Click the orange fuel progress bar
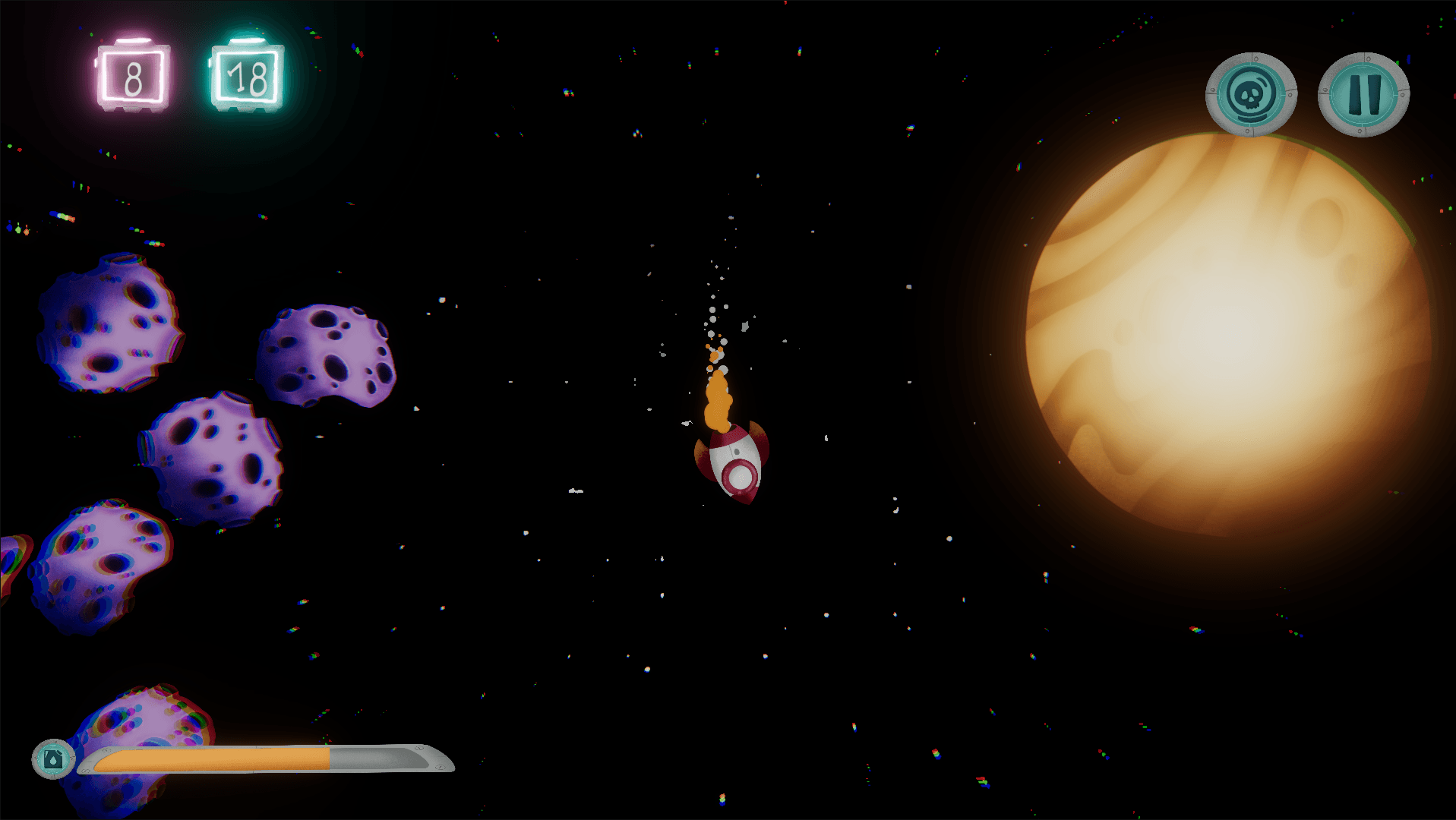 213,759
